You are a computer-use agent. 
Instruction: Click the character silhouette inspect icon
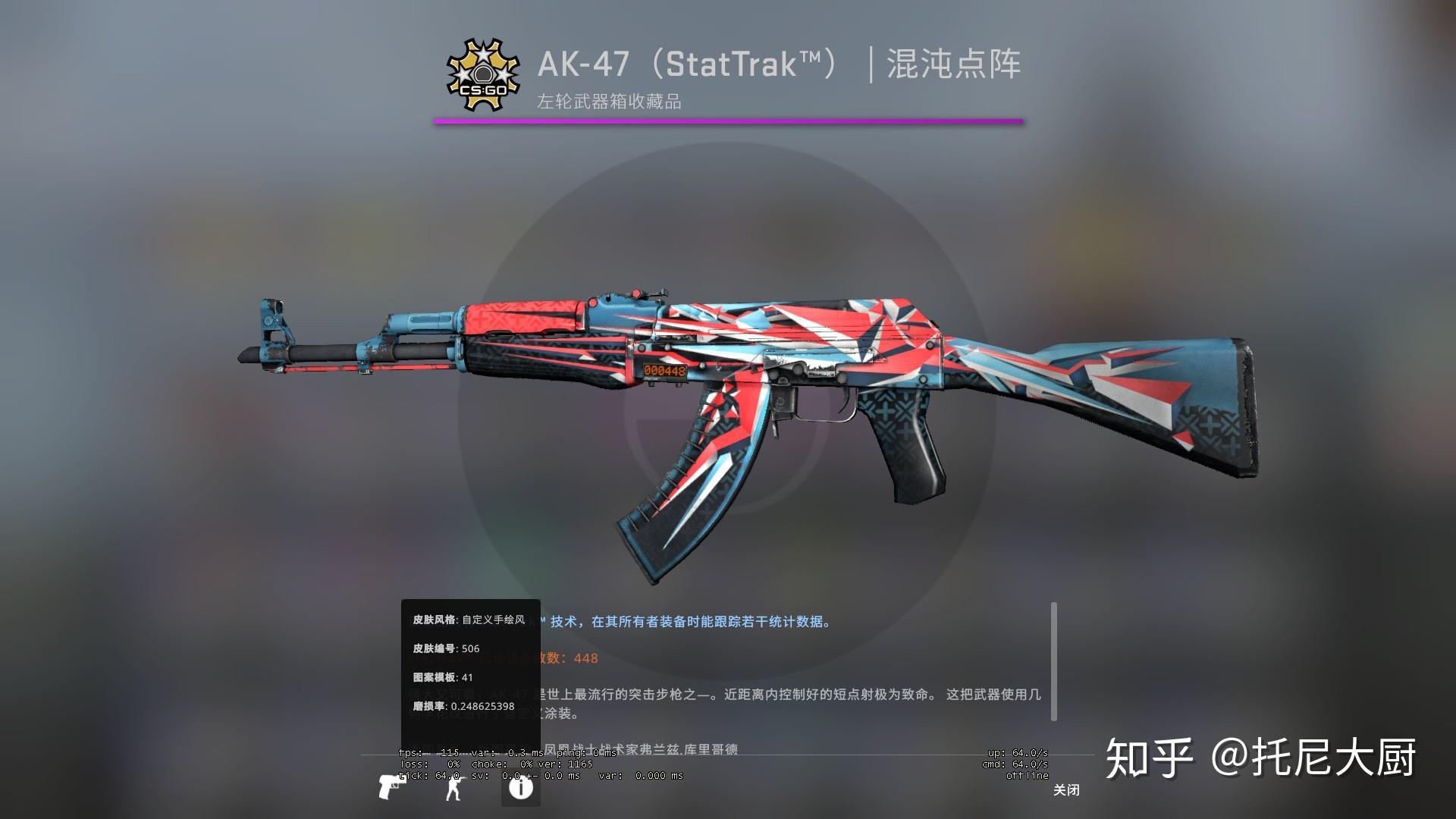453,787
